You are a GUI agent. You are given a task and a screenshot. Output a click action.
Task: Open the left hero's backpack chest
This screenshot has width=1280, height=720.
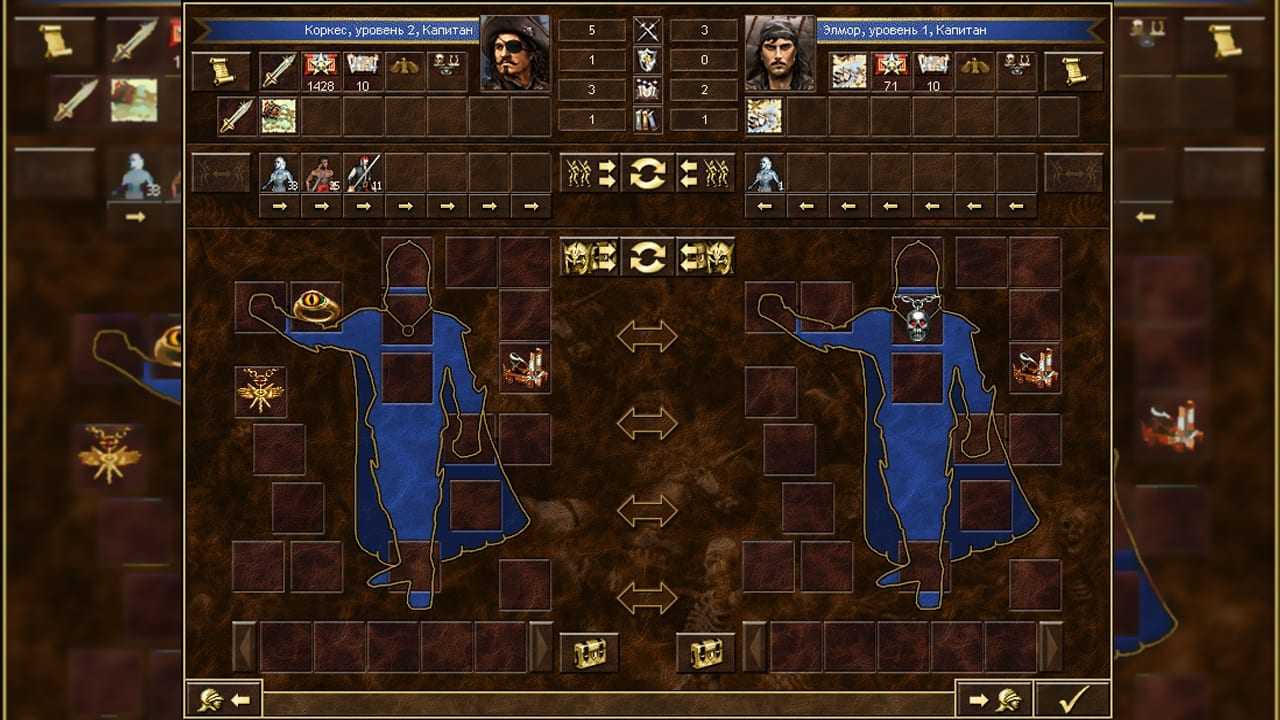tap(589, 652)
